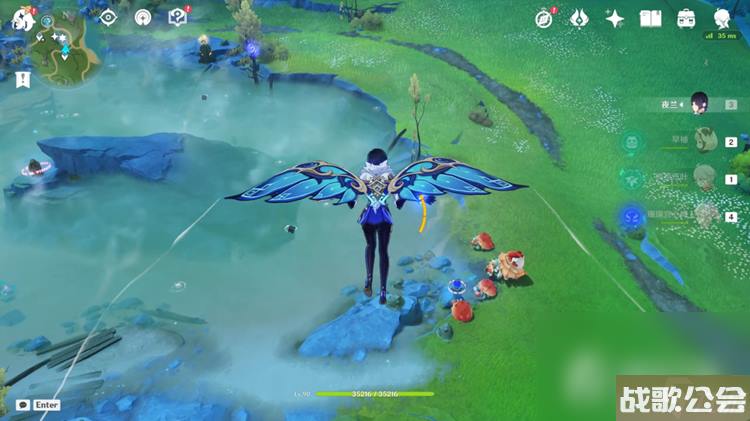Open the chat box beside Enter
Screen dimensions: 750x421
pos(22,404)
